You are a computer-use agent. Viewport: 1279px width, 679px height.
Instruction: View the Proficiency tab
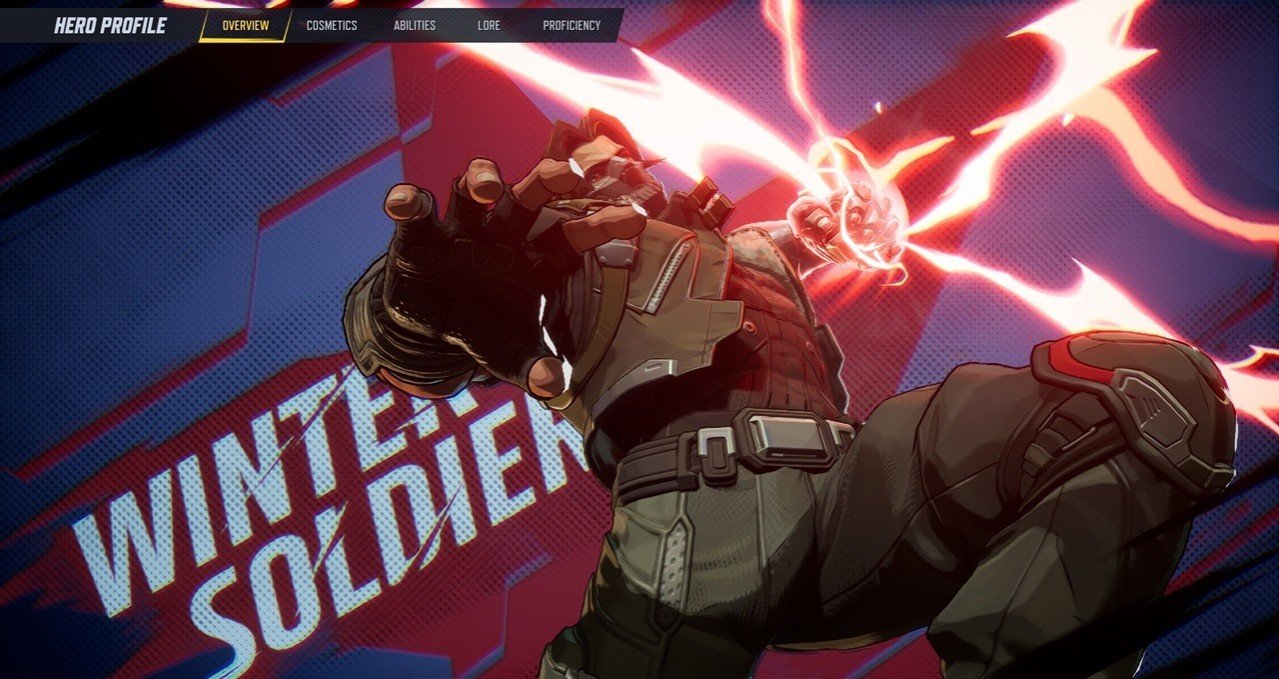pyautogui.click(x=571, y=26)
